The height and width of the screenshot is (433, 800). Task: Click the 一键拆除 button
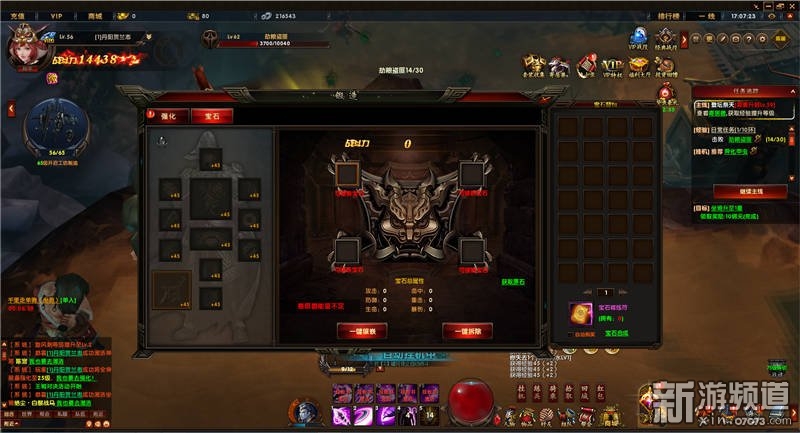click(467, 331)
